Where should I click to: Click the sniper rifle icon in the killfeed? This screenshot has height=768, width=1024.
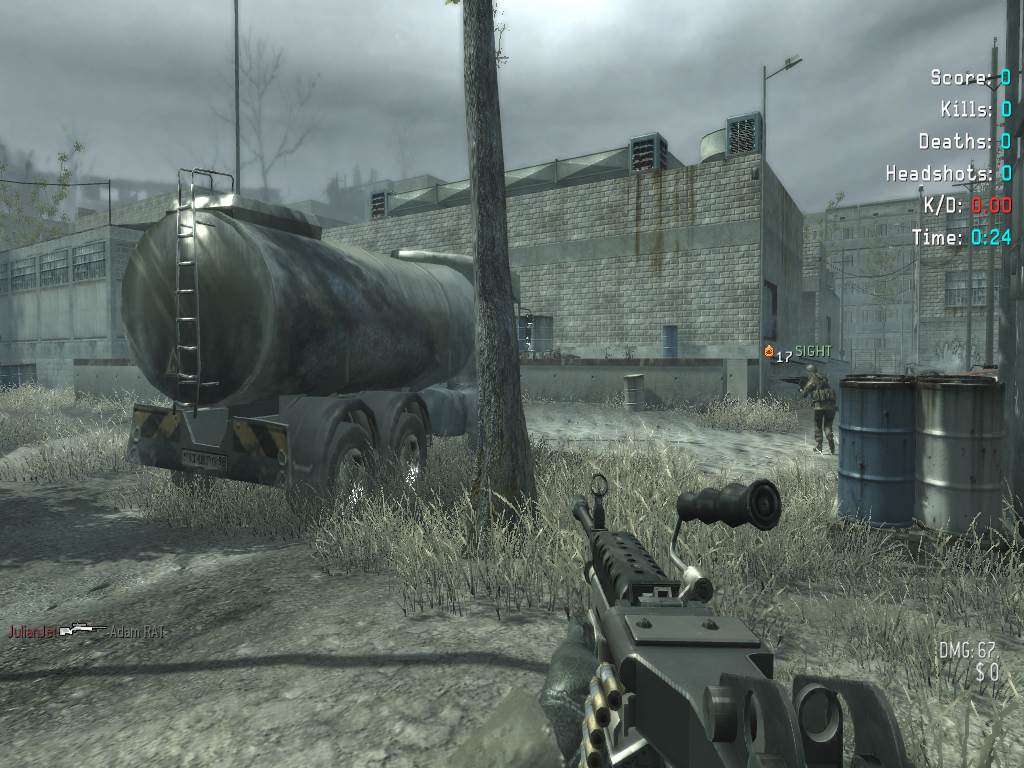coord(83,631)
